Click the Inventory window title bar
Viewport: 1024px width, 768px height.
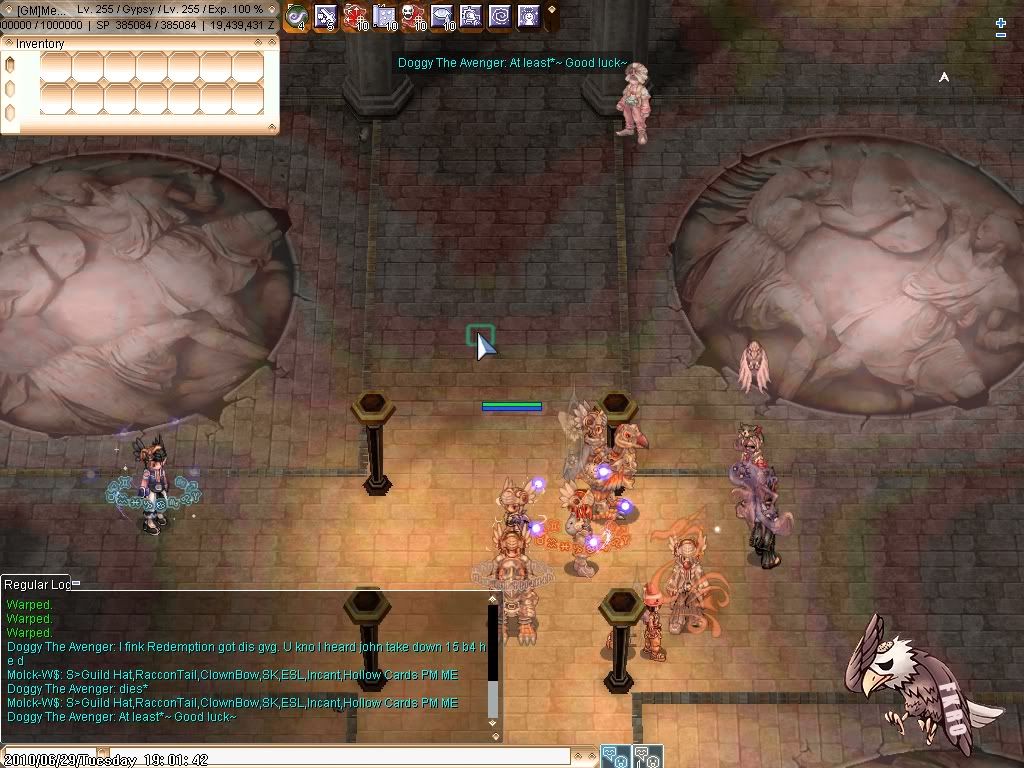point(130,43)
